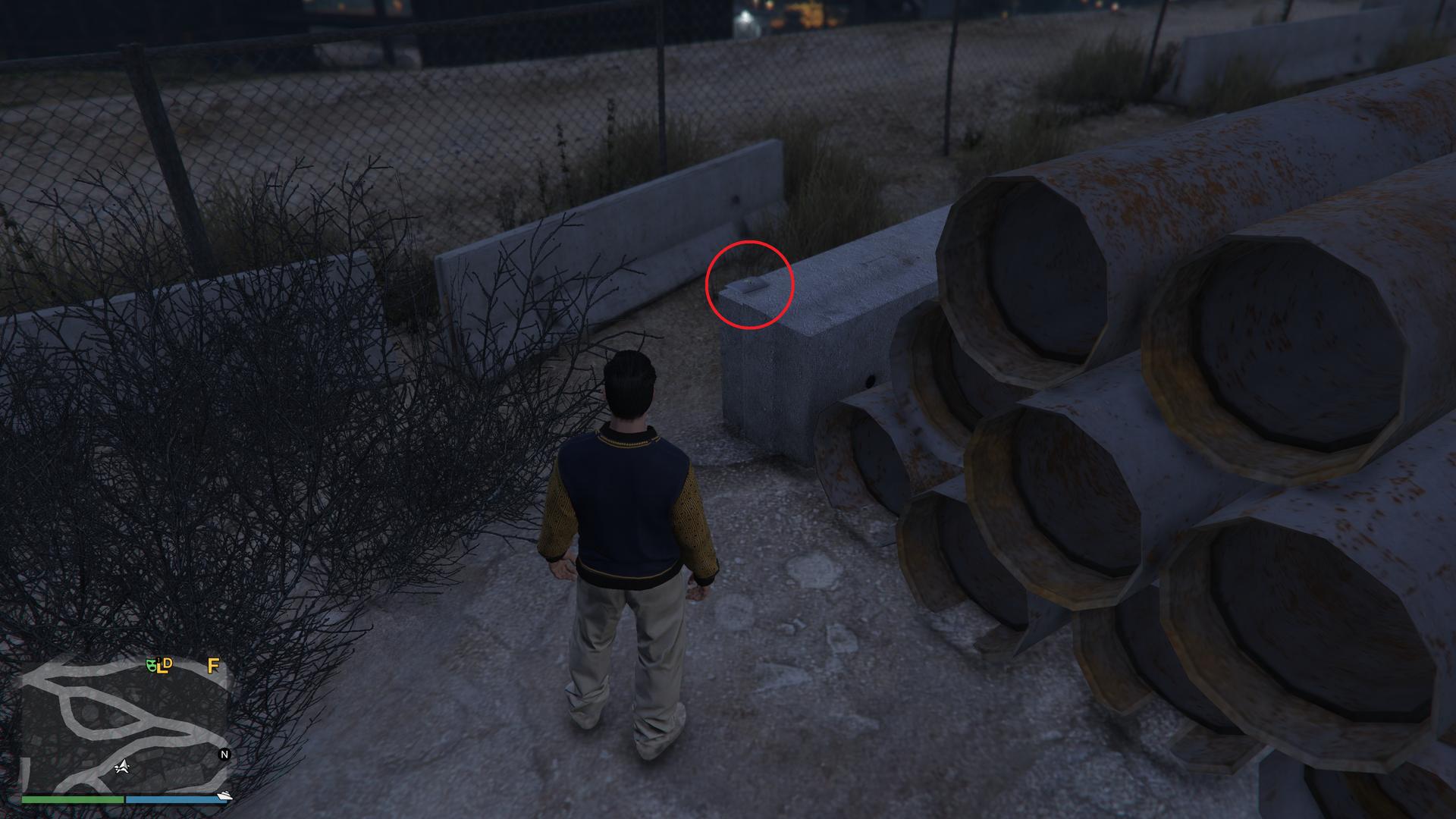Click the white player arrow on minimap
Screen dimensions: 1456x819
point(121,767)
